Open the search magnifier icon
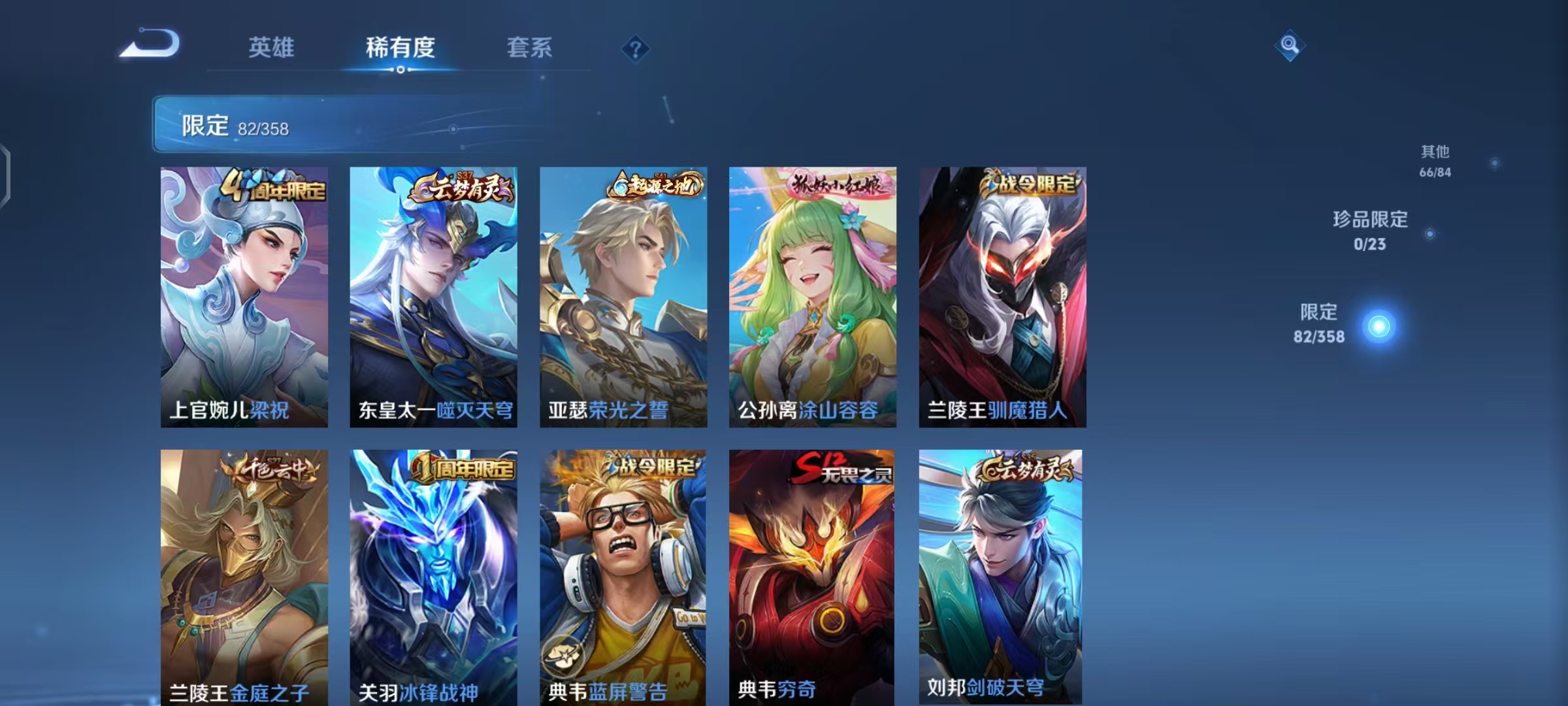 (x=1290, y=46)
